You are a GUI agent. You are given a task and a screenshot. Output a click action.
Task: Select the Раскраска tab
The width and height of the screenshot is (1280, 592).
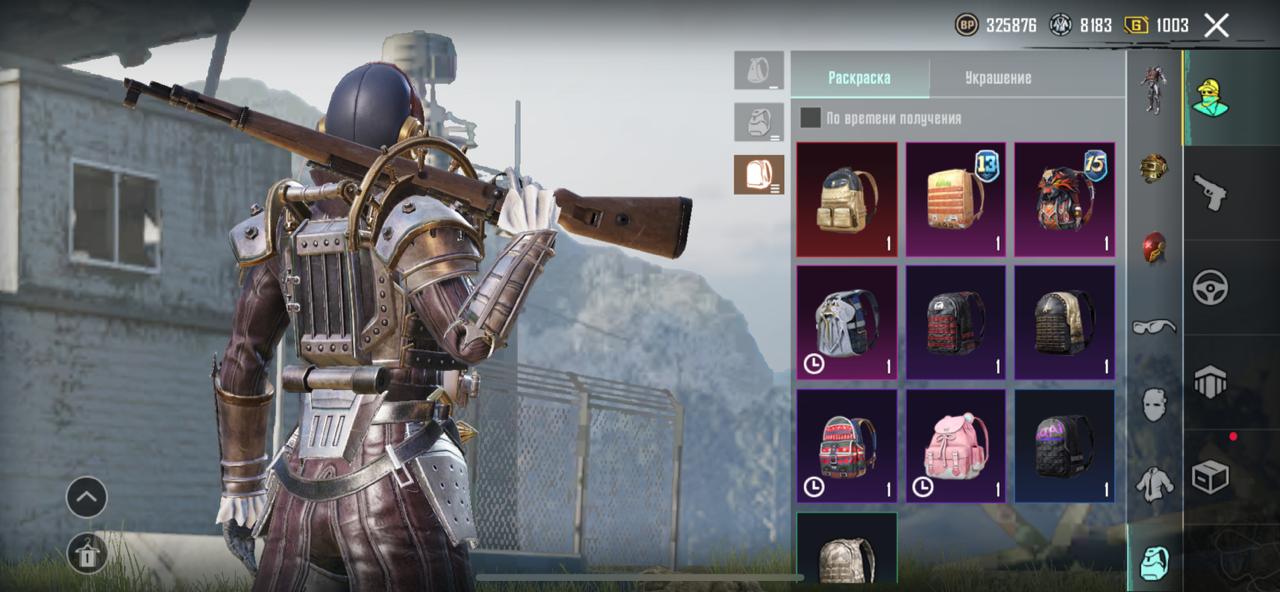[x=859, y=78]
